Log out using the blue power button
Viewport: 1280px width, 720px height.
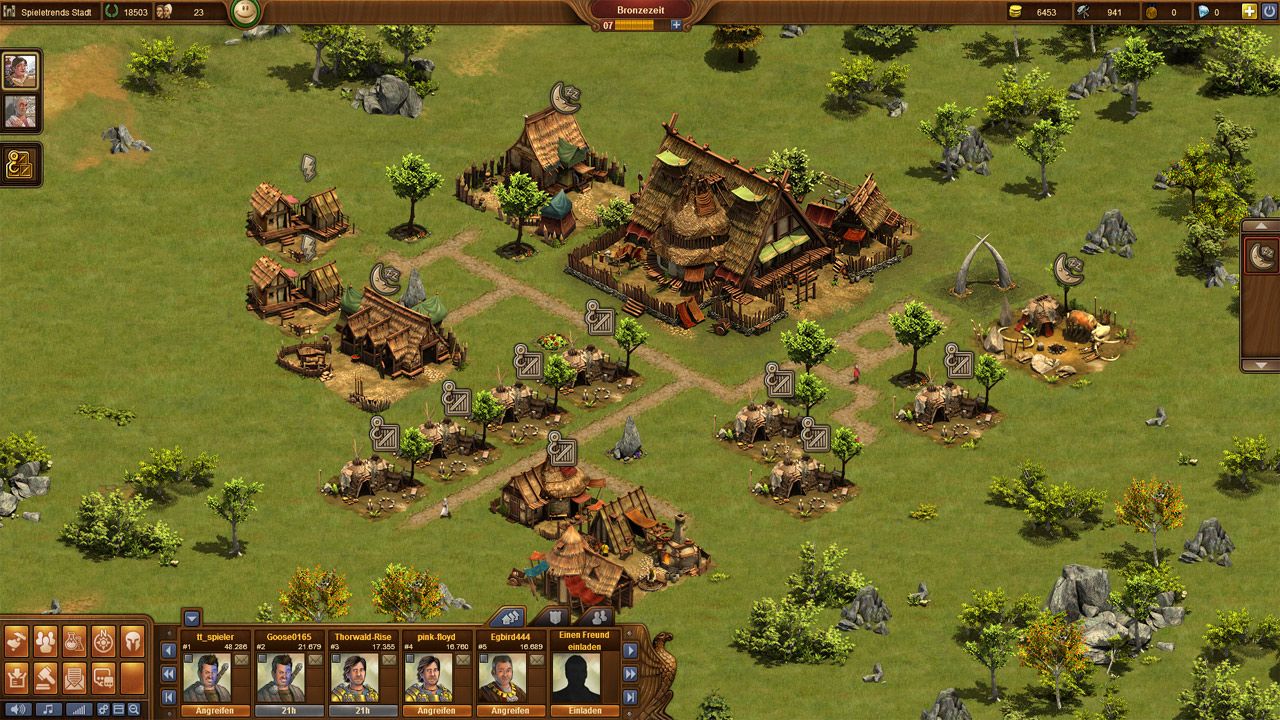tap(1270, 12)
